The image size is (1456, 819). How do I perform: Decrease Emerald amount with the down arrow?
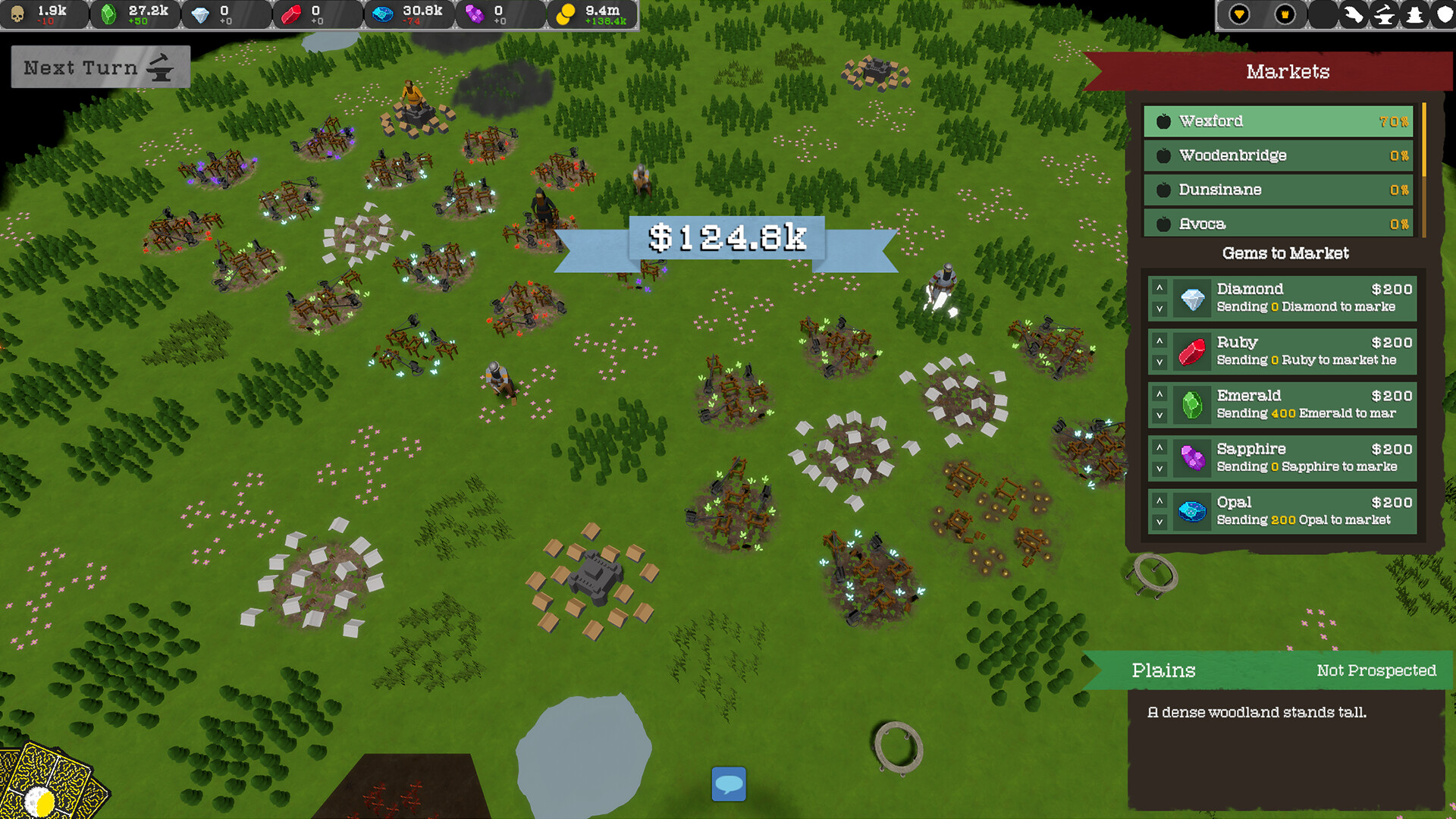point(1159,416)
